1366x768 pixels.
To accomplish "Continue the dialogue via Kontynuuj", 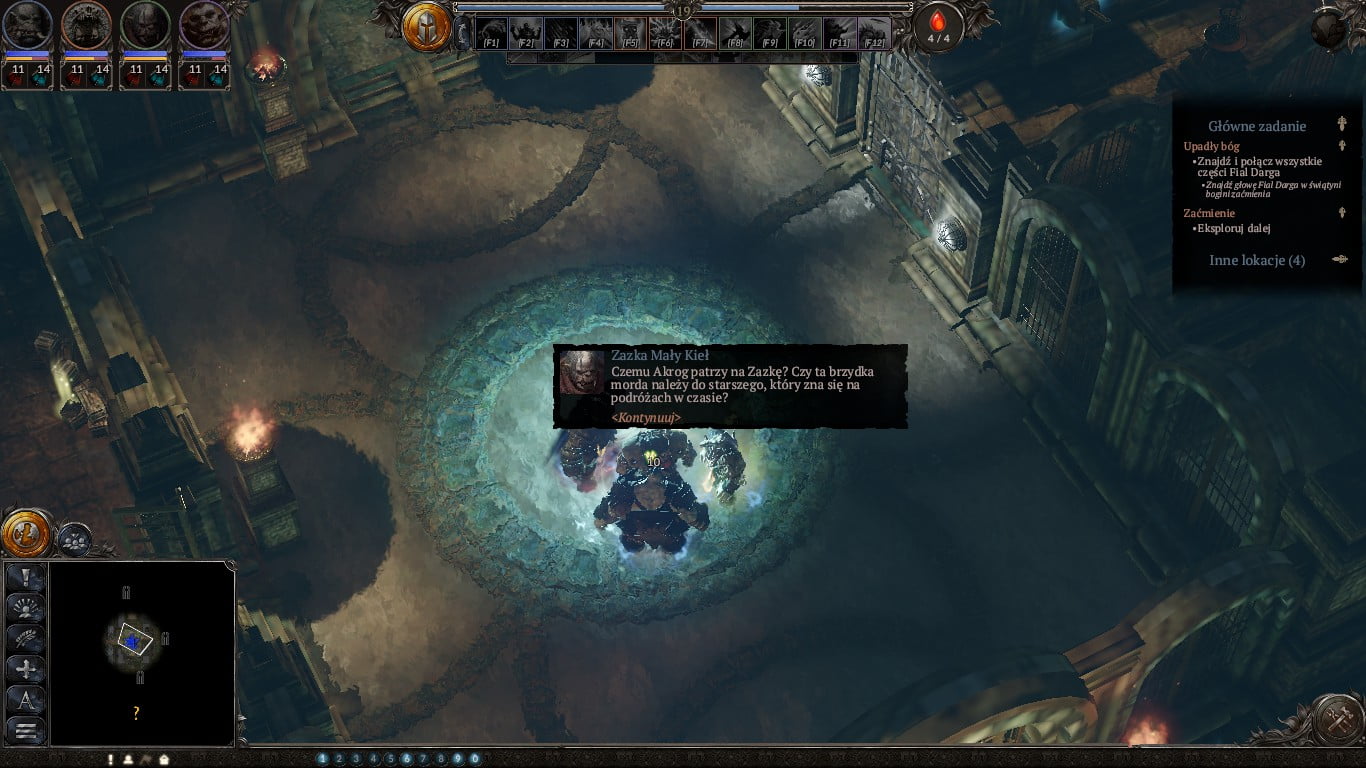I will point(646,417).
